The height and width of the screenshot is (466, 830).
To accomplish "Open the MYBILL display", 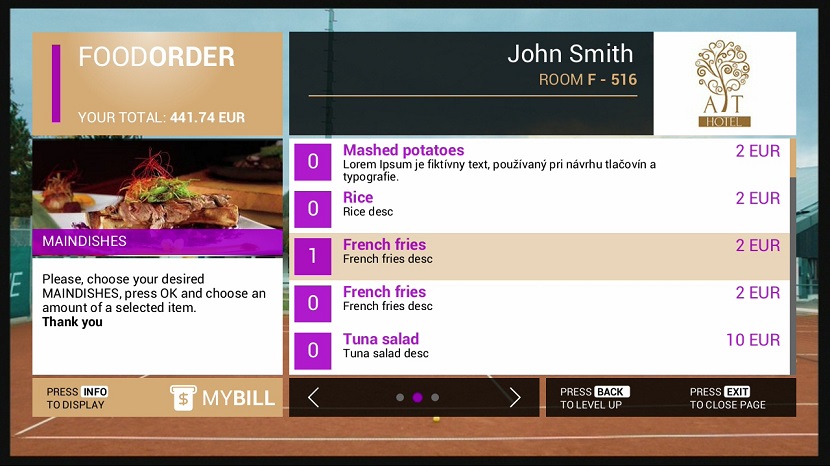I will coord(222,398).
